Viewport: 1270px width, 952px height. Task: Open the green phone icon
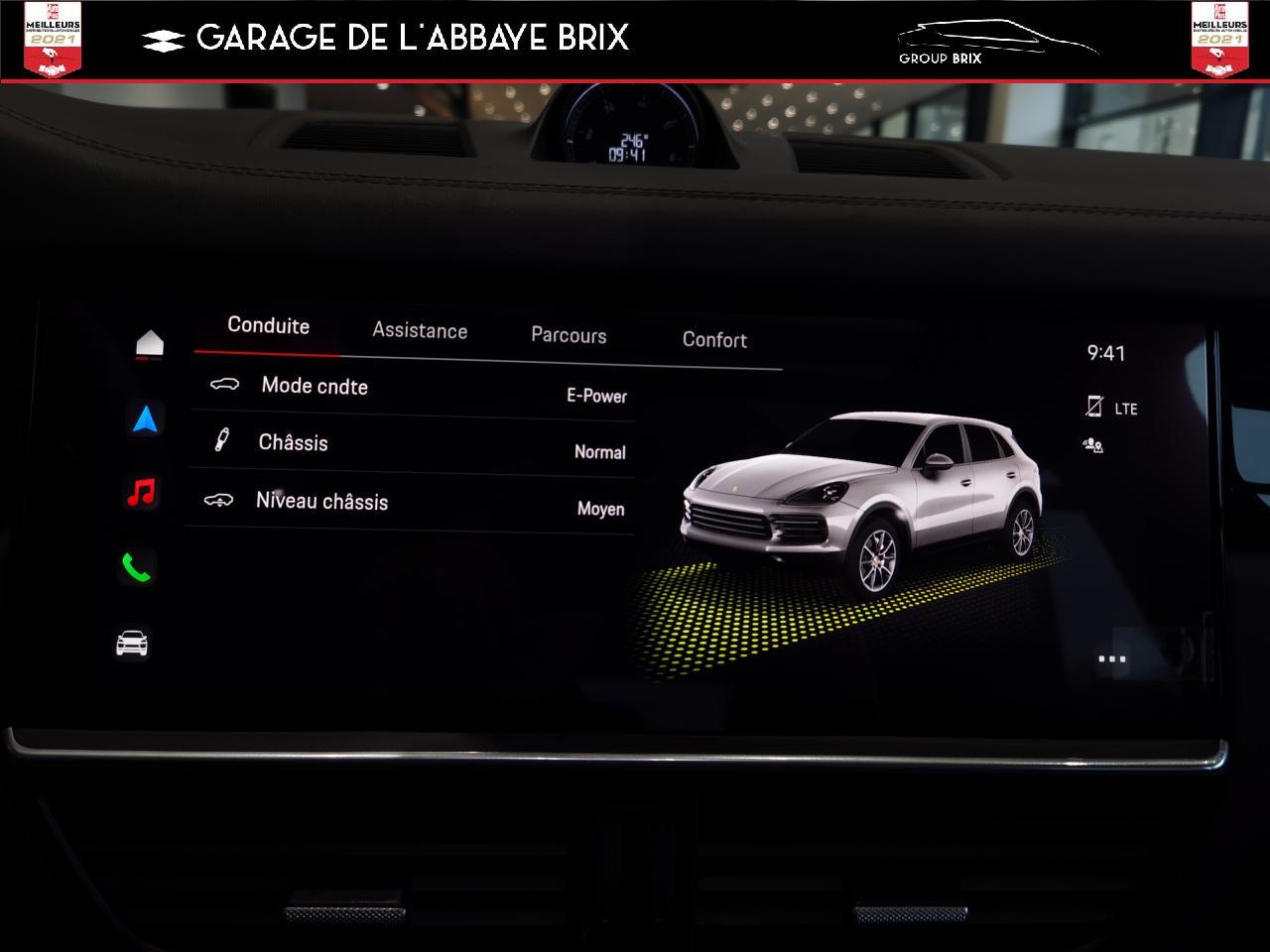coord(136,567)
